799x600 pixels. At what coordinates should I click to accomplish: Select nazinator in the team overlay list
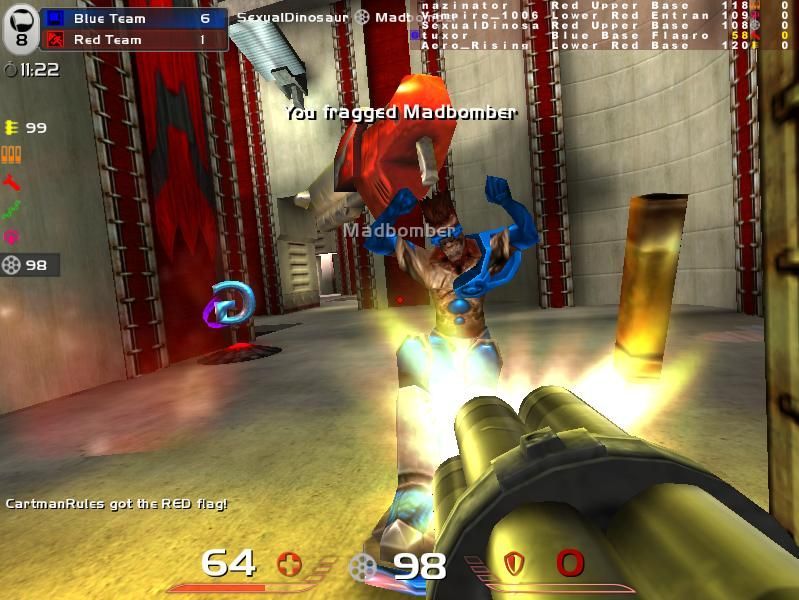pos(453,5)
